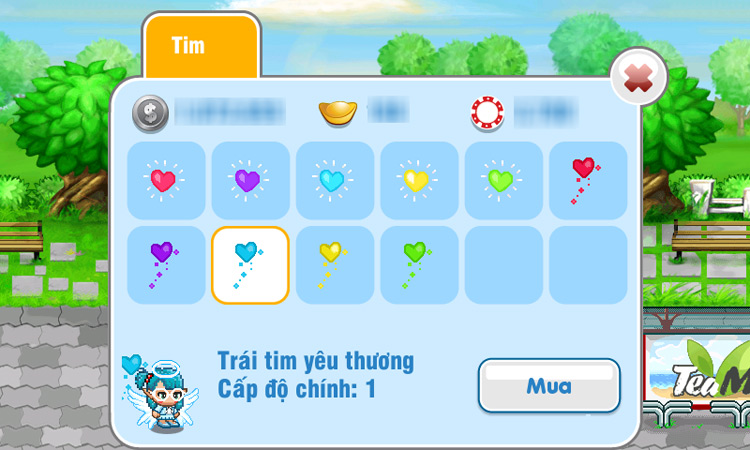Screen dimensions: 750x450
Task: Close the heart shop window
Action: point(638,76)
